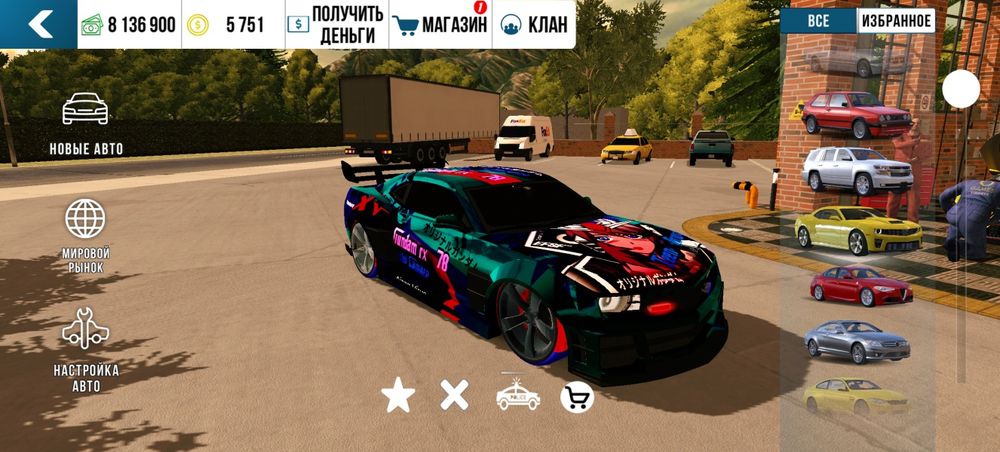The width and height of the screenshot is (1000, 452).
Task: Select the yellow Camaro thumbnail
Action: pyautogui.click(x=858, y=229)
